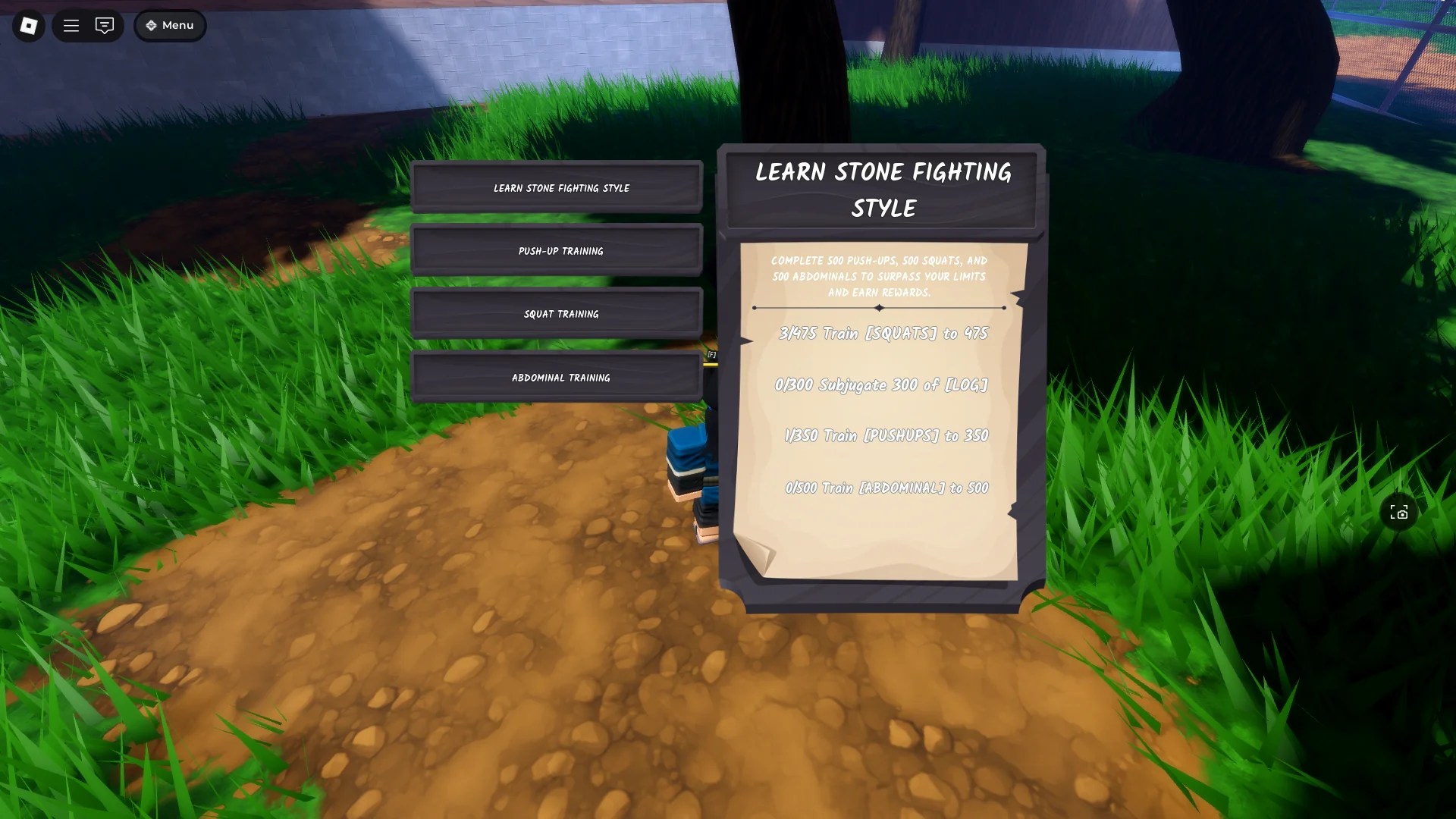Click the quest title header
The image size is (1456, 819).
[882, 190]
